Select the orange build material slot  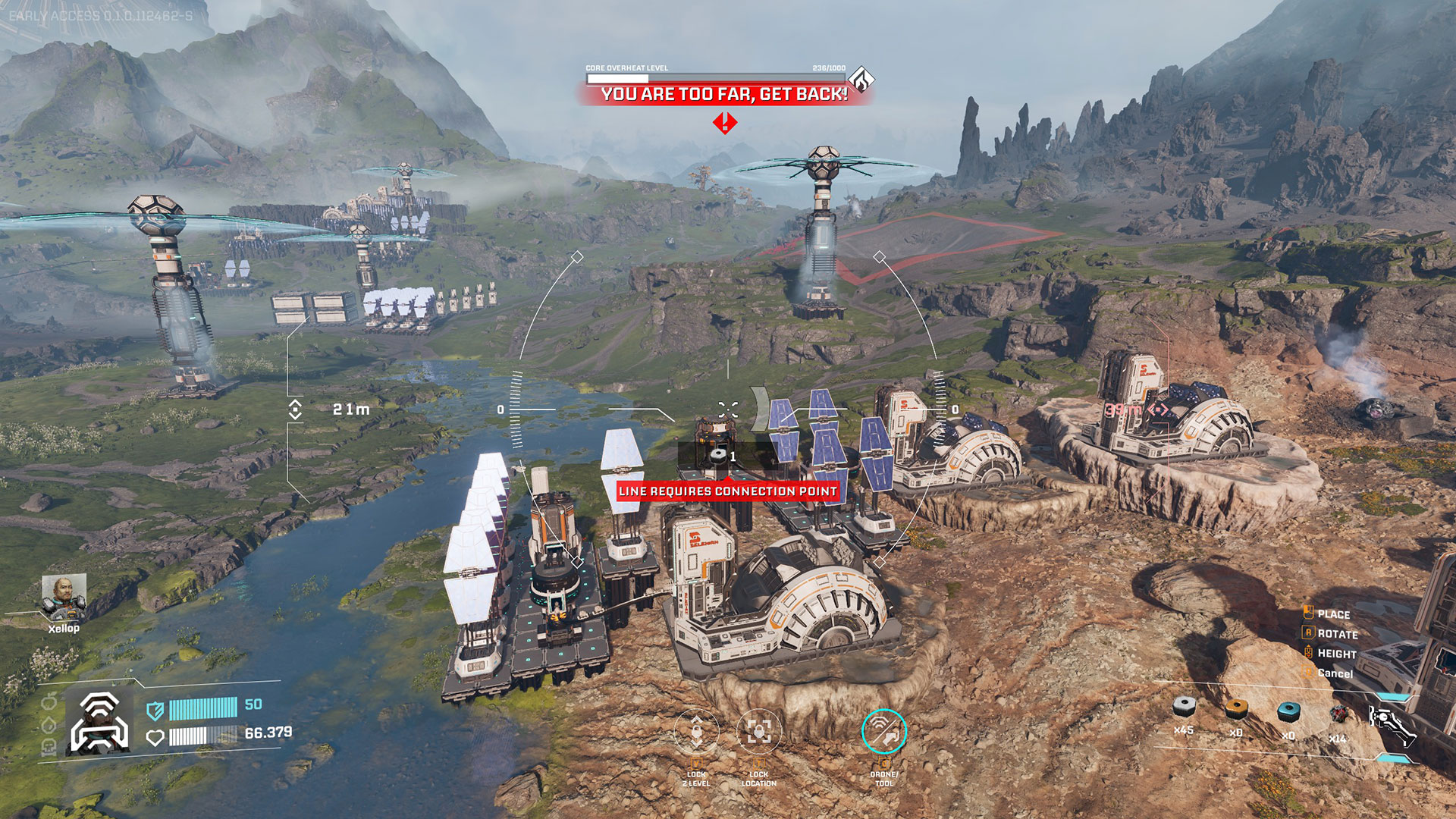(1237, 710)
